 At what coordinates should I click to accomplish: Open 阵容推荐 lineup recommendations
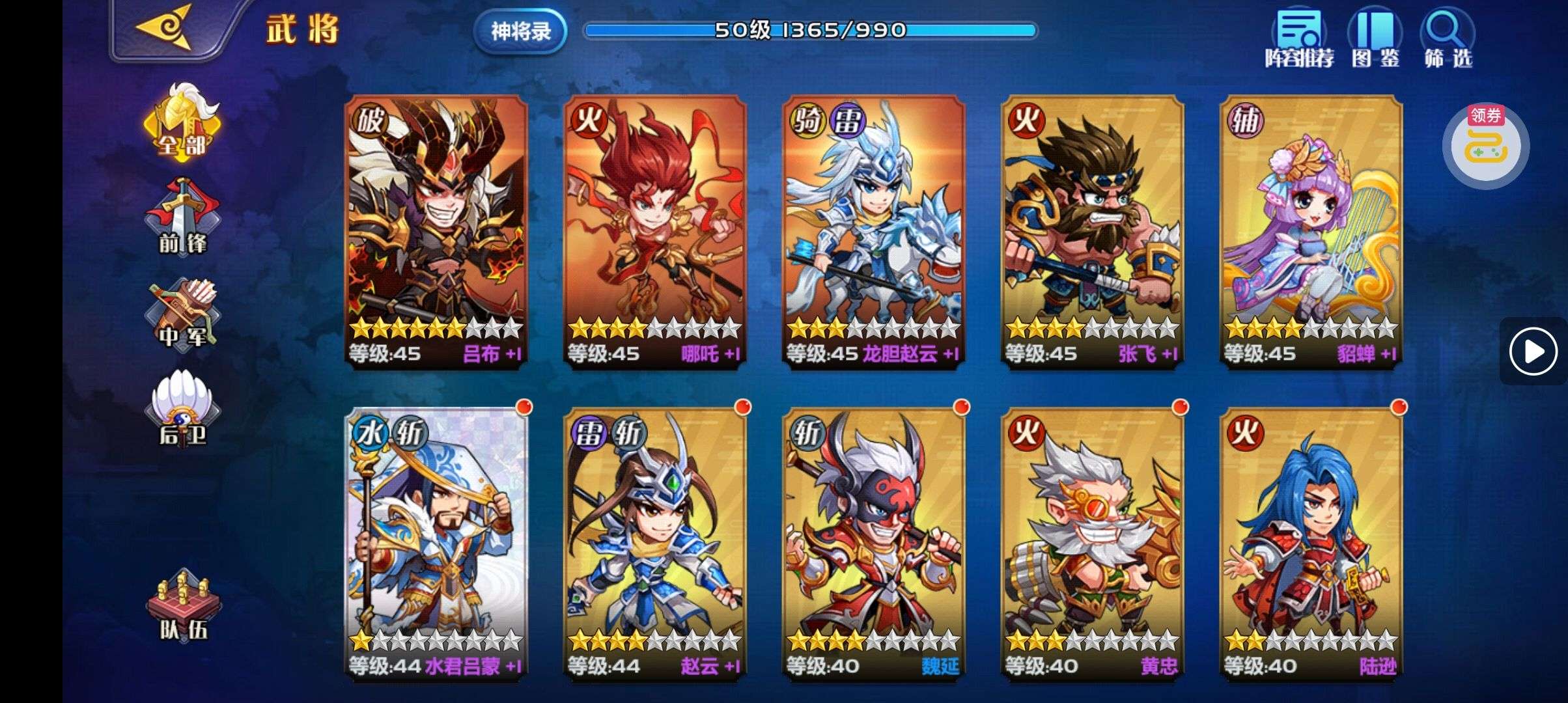click(1299, 38)
